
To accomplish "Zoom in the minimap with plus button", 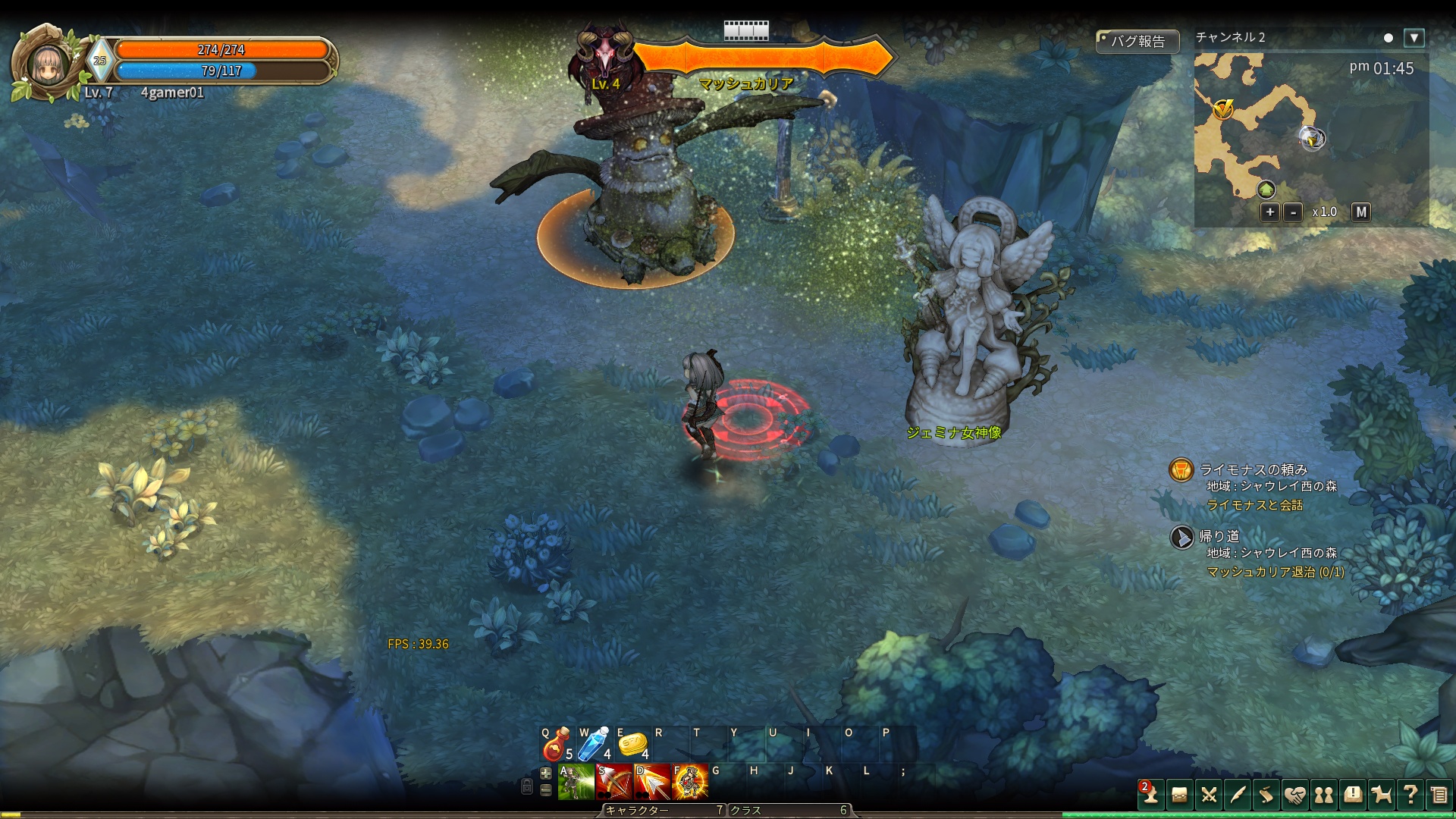I will pyautogui.click(x=1269, y=212).
